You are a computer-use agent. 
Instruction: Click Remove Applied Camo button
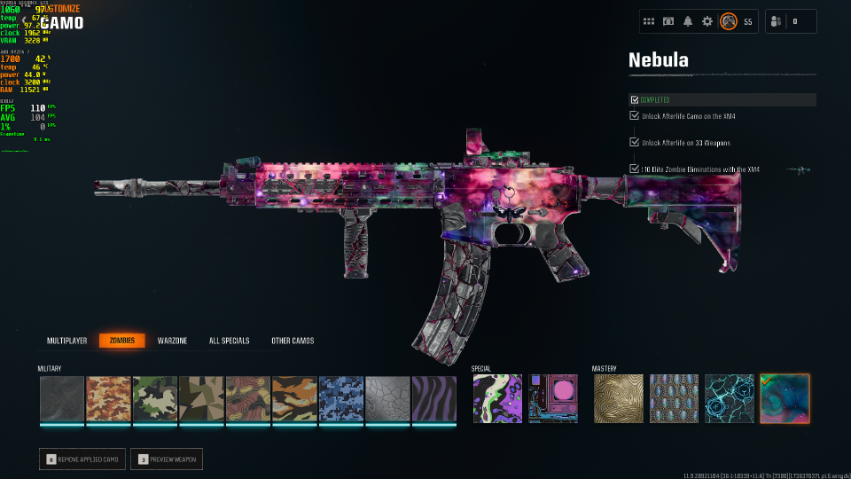(x=83, y=460)
